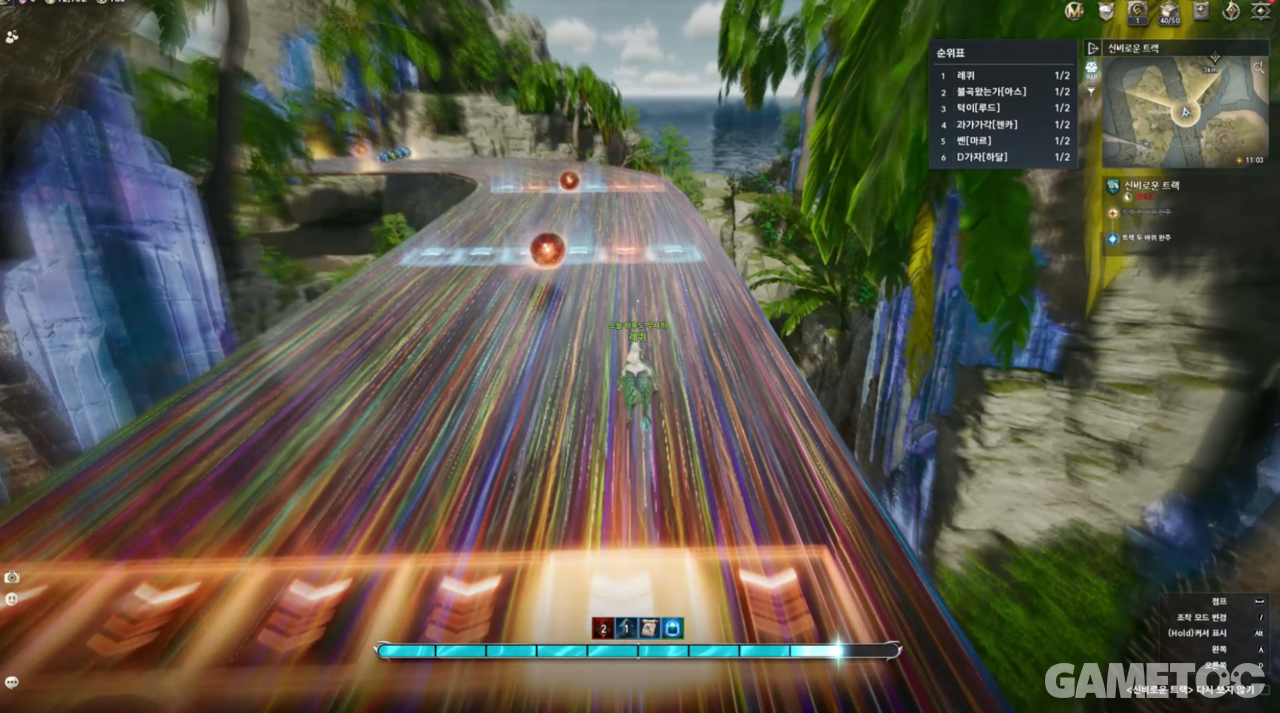Image resolution: width=1280 pixels, height=713 pixels.
Task: Use the minimap magnifier zoom button
Action: [1259, 68]
